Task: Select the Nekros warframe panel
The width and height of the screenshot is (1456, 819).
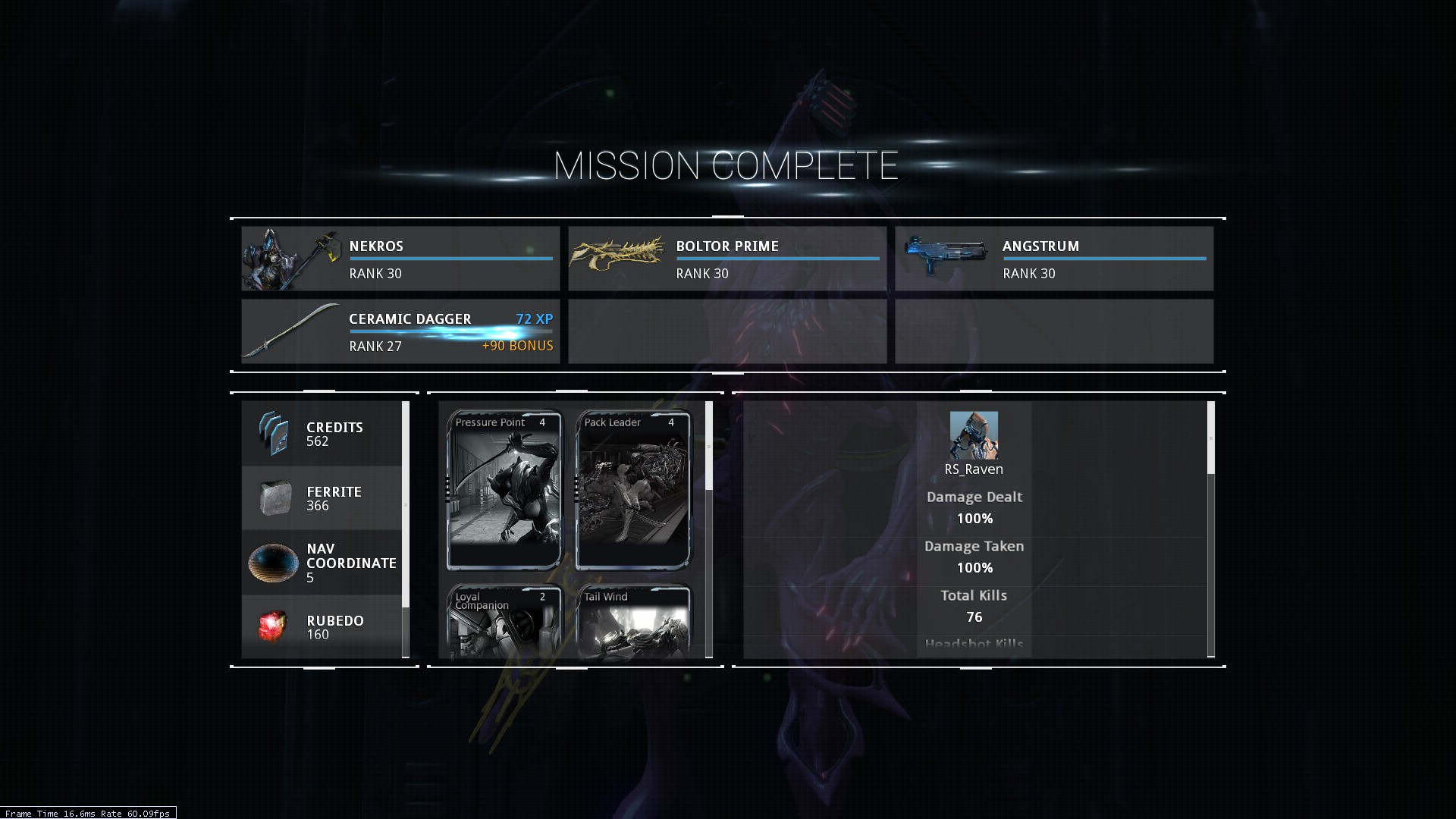Action: 400,259
